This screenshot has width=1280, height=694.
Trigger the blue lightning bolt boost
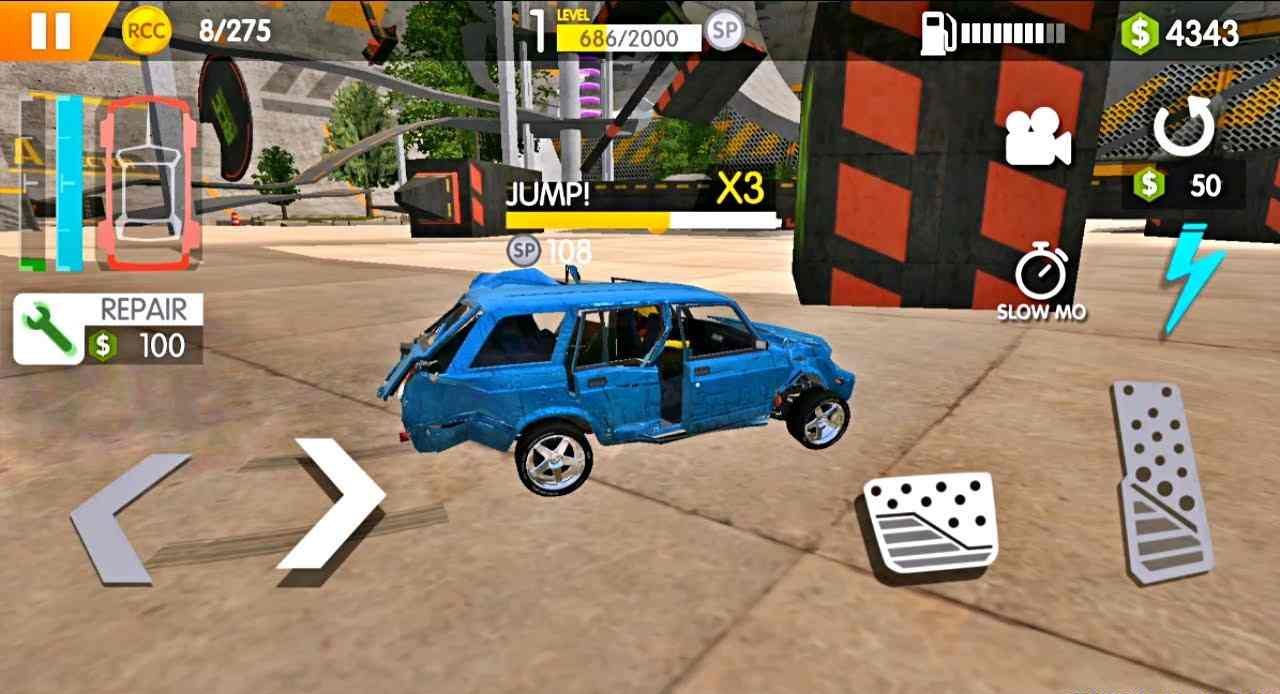1193,278
